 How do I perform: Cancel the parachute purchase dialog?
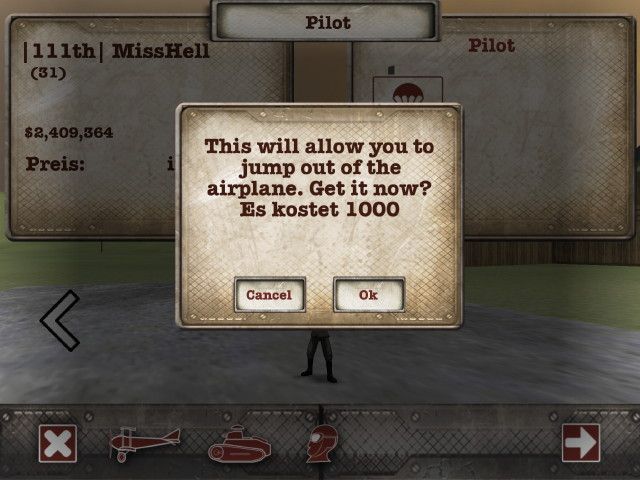269,295
